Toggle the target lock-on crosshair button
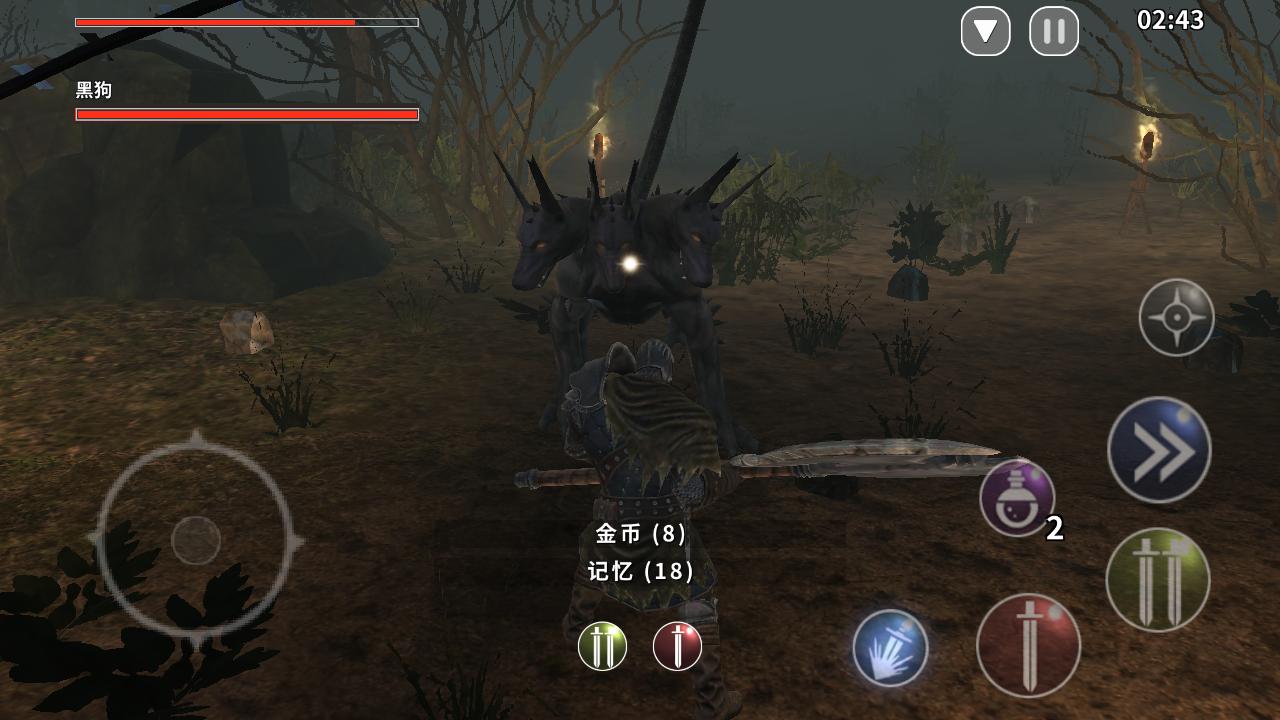 pos(1176,318)
